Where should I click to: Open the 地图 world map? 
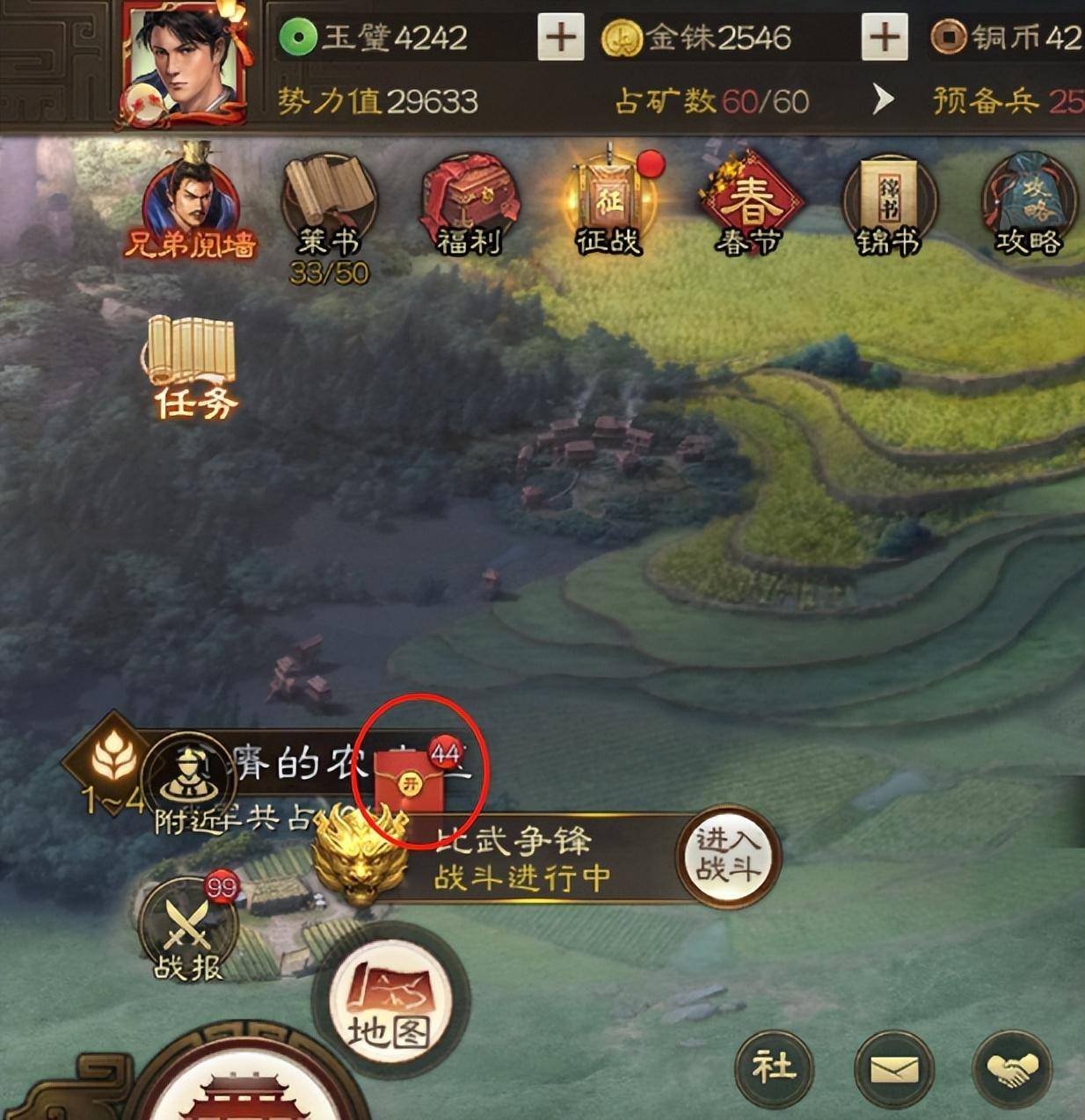coord(390,1004)
